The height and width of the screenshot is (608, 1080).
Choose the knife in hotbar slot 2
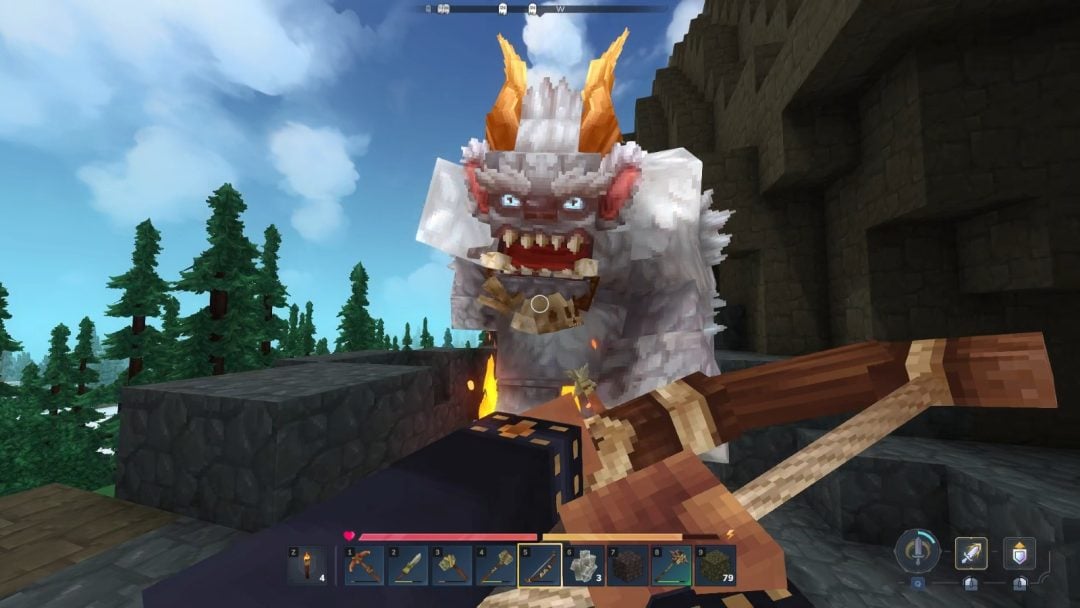coord(407,566)
